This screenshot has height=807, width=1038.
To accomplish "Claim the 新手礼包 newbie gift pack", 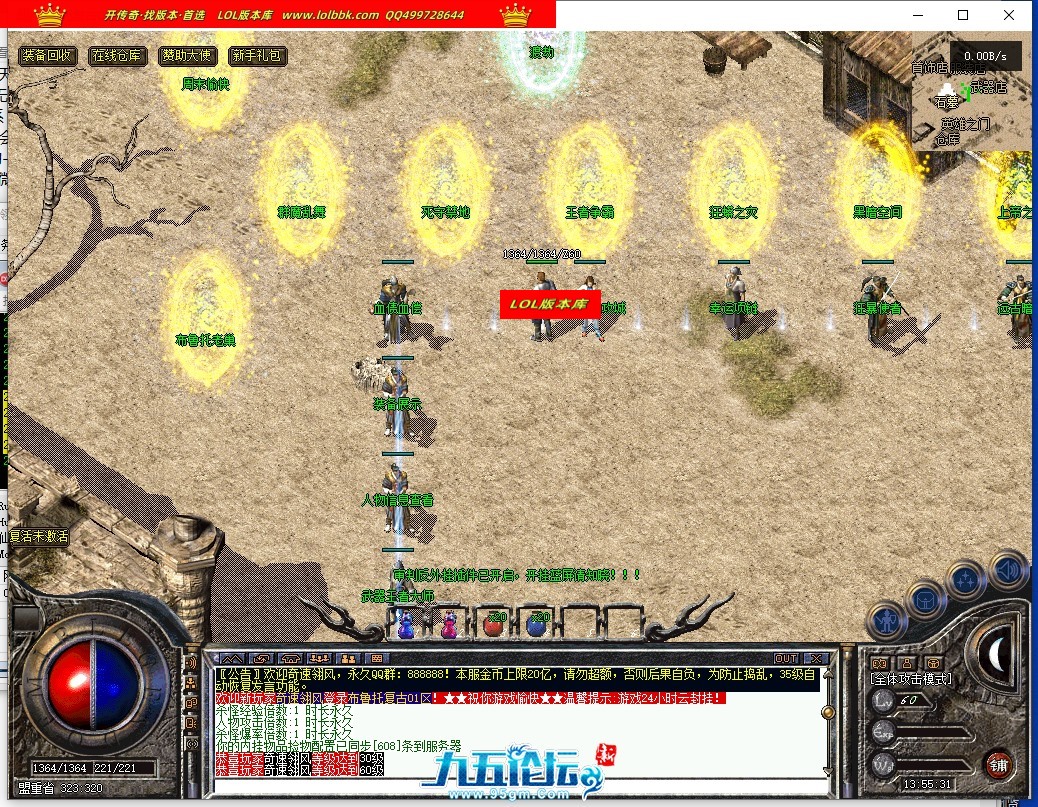I will [256, 56].
